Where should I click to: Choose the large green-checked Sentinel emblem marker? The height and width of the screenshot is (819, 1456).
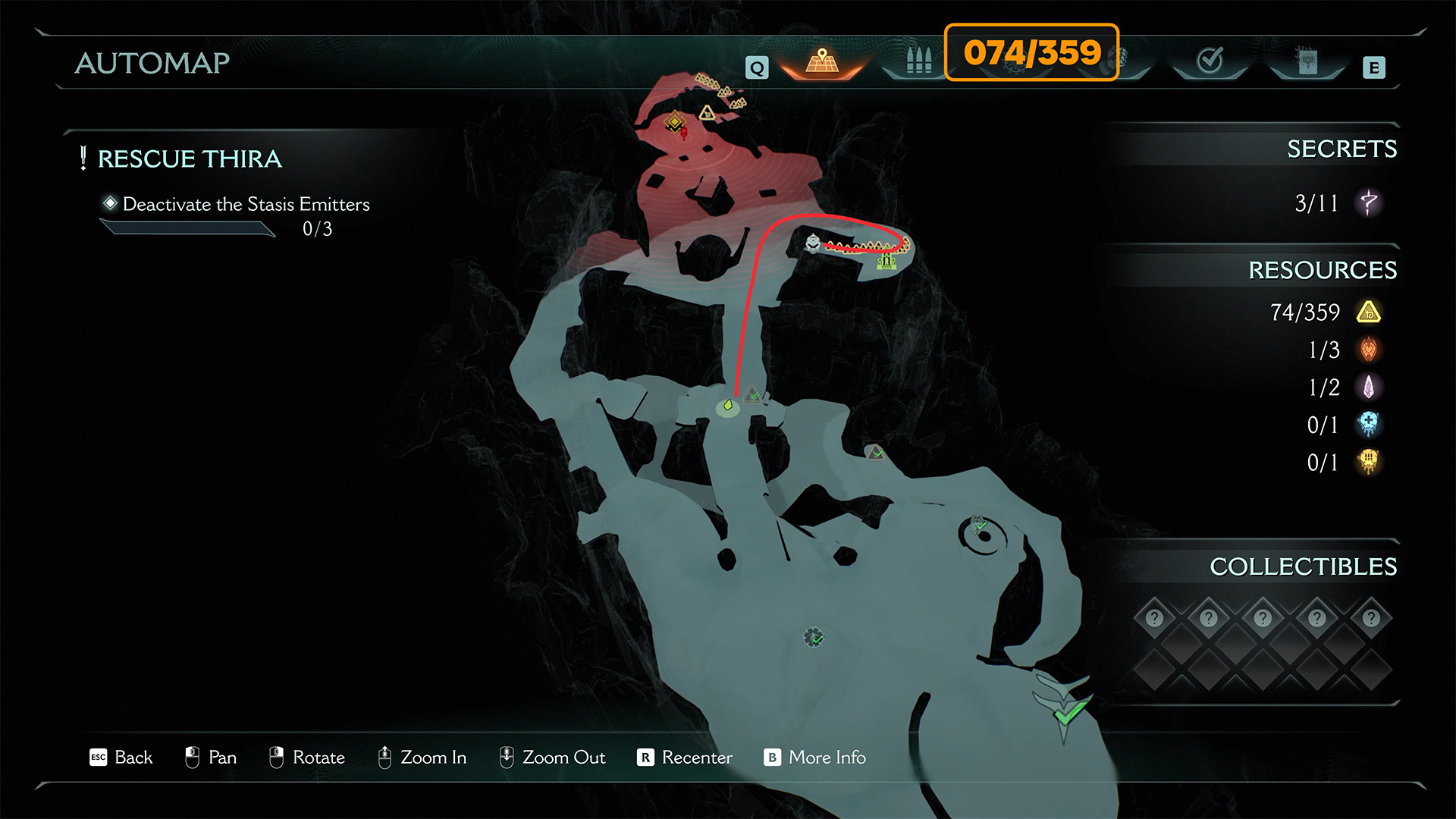[x=1063, y=701]
